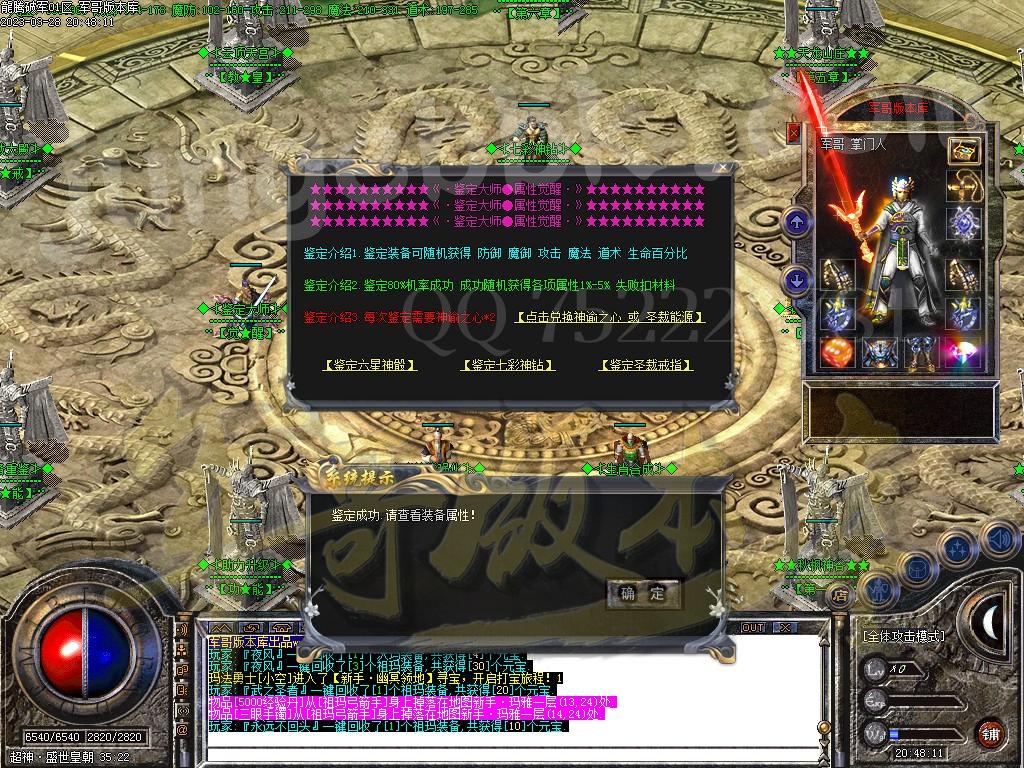Confirm the appraisal success prompt with 确定

click(x=642, y=593)
